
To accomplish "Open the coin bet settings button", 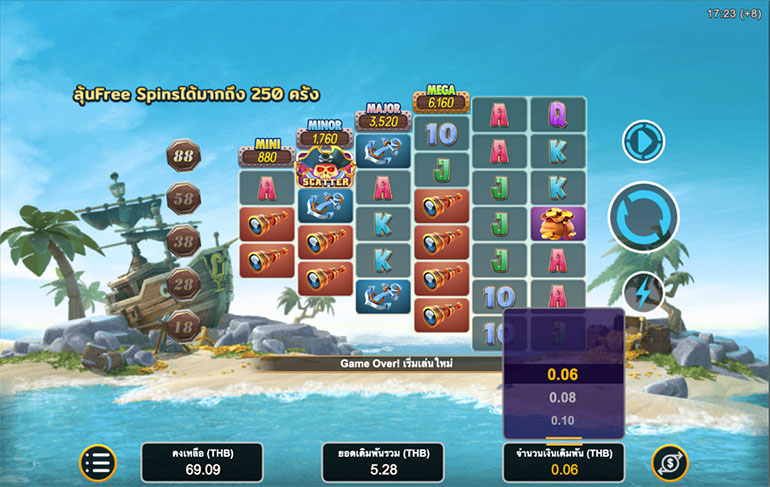I will [x=669, y=462].
